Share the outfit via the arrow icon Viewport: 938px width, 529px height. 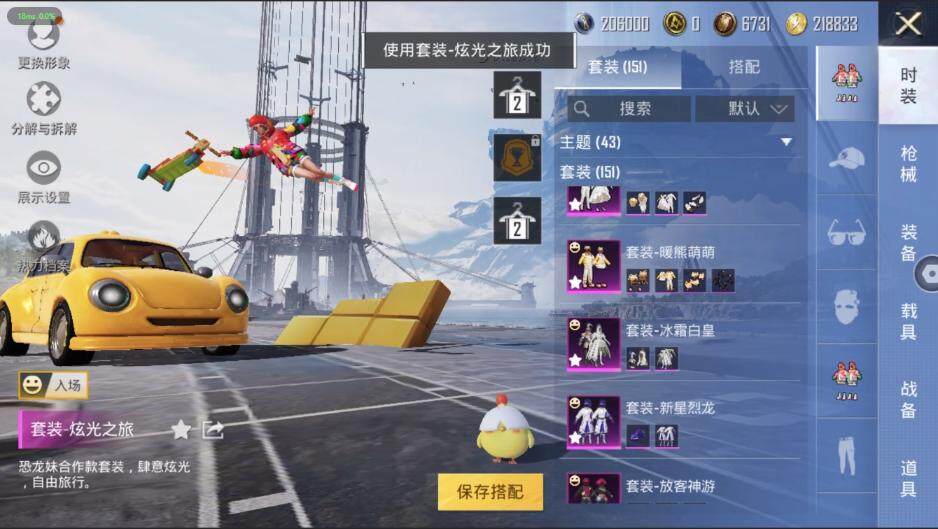point(212,430)
